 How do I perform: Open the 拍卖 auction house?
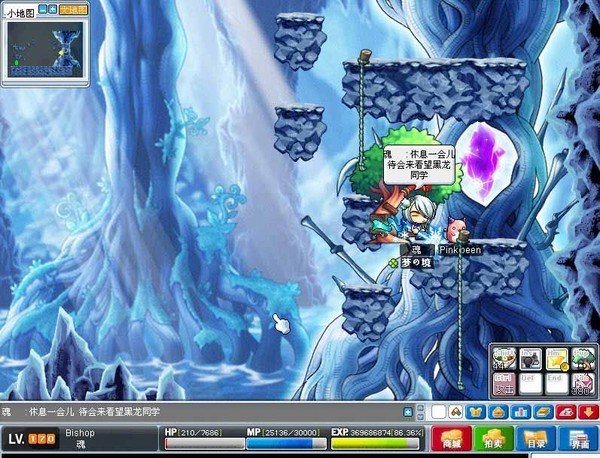pyautogui.click(x=494, y=439)
